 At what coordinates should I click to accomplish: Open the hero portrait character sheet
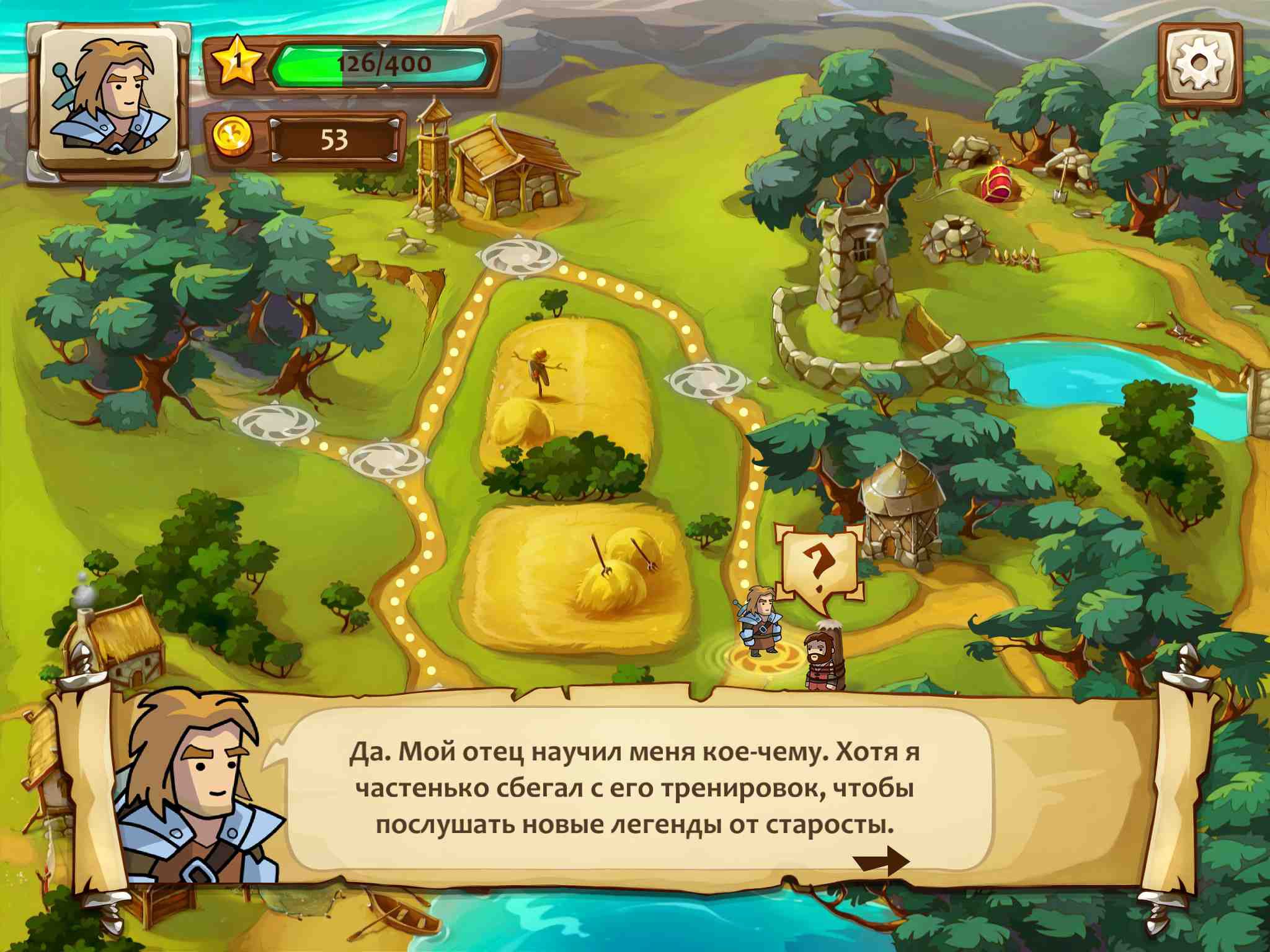click(x=109, y=102)
